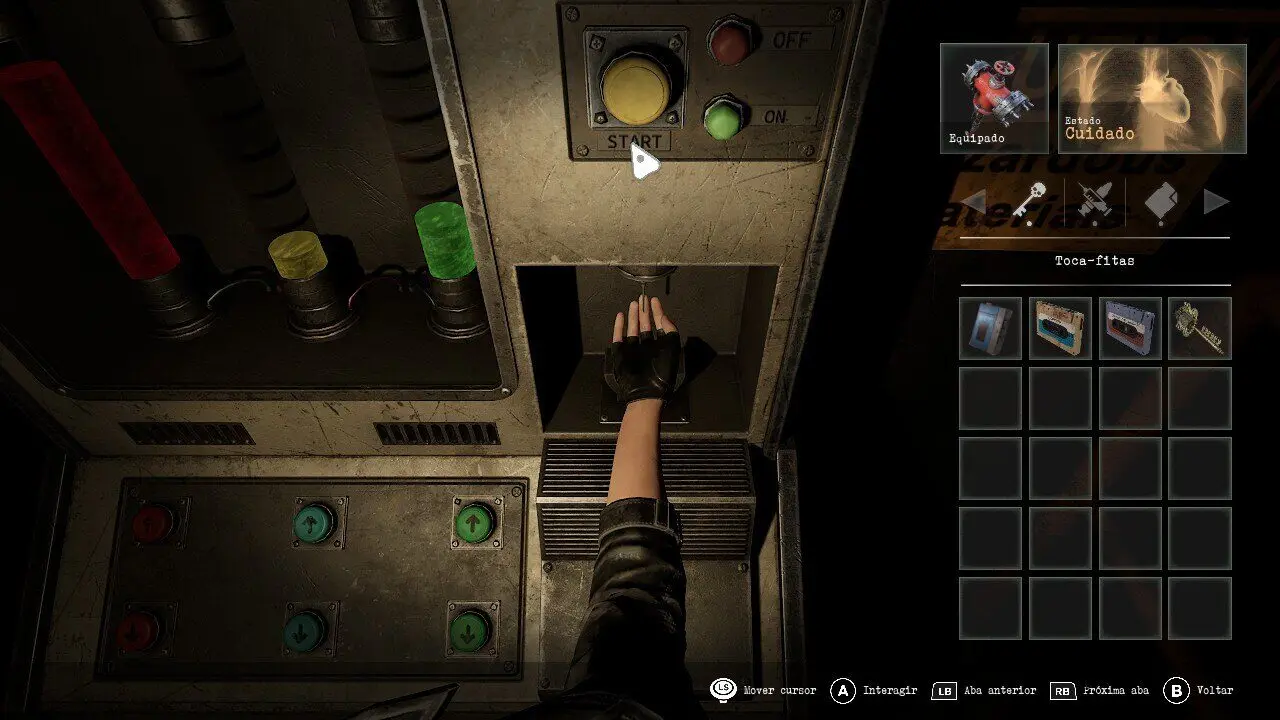Show the documents folder tab
1280x720 pixels.
[x=1160, y=203]
